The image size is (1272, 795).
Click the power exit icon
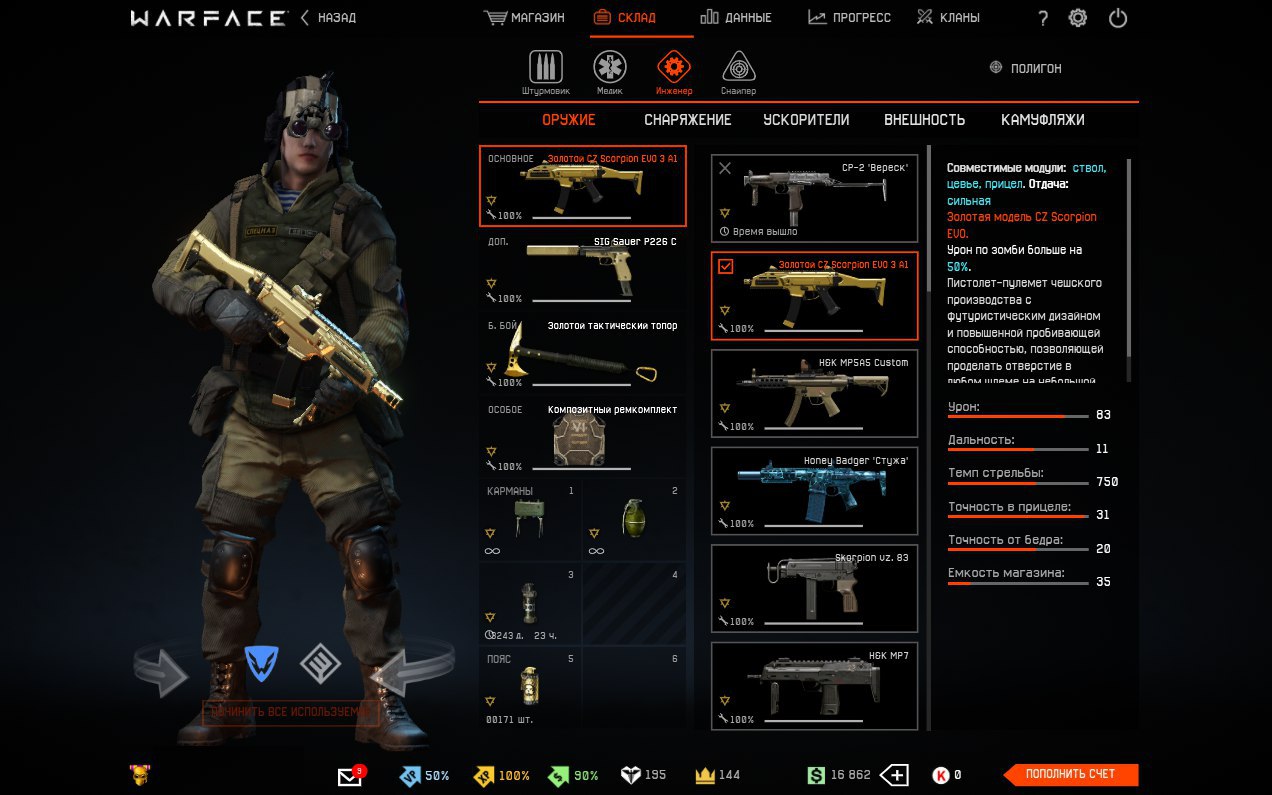pyautogui.click(x=1117, y=18)
